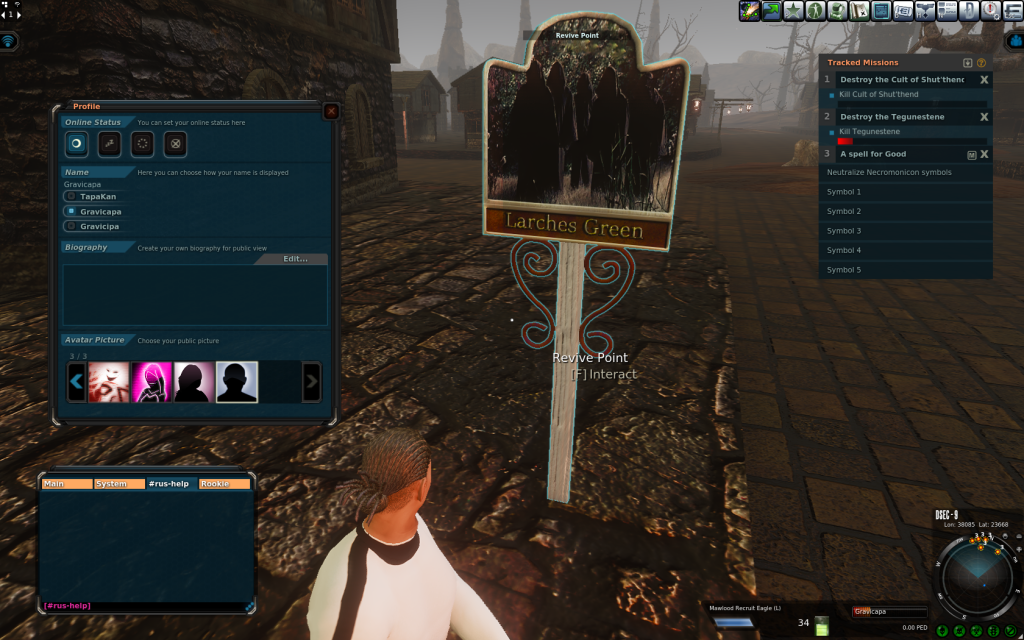1024x640 pixels.
Task: Choose the Gravicipa name option
Action: point(71,226)
